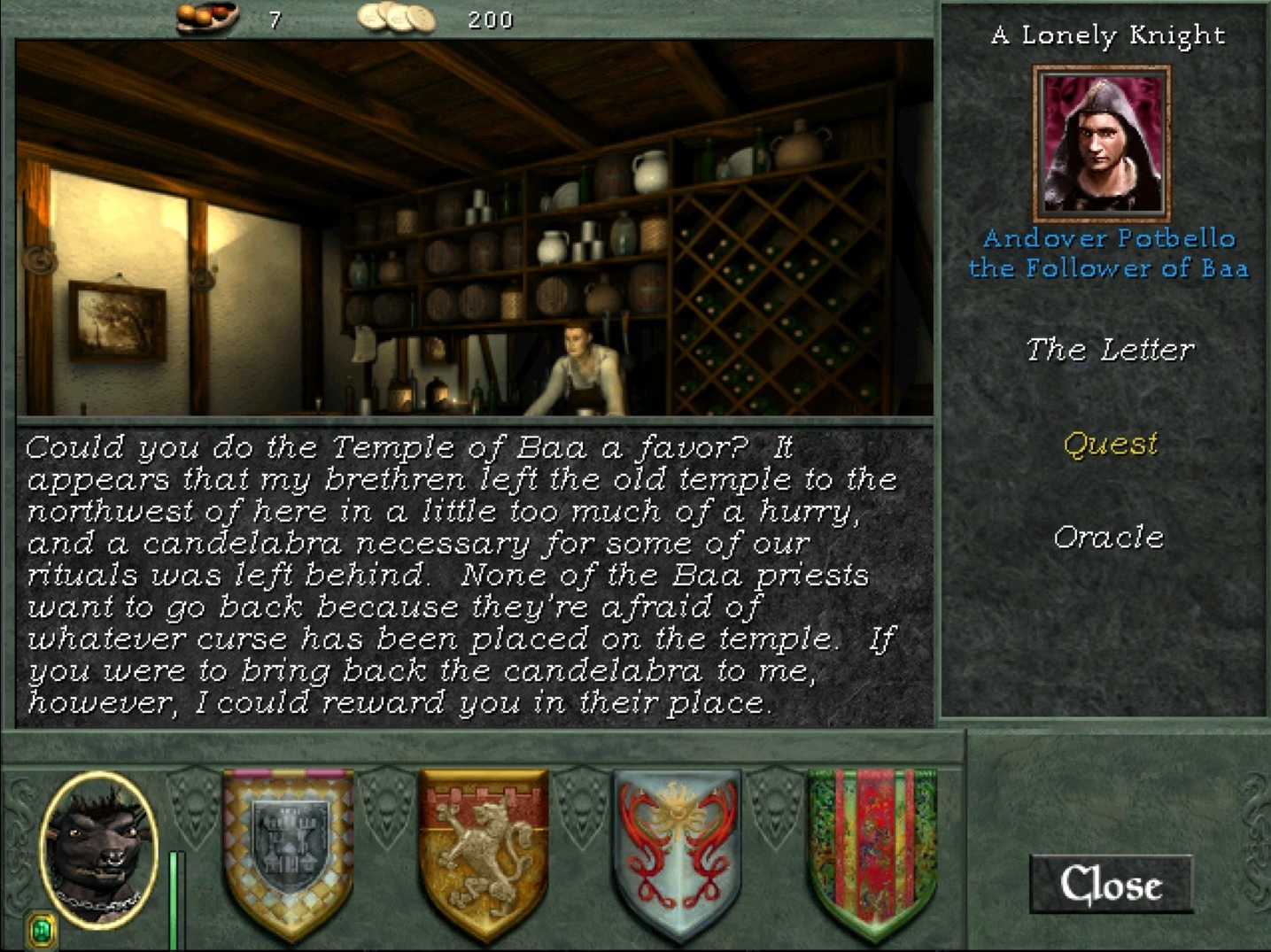
Task: Select the grey castle shield banner
Action: coord(289,851)
